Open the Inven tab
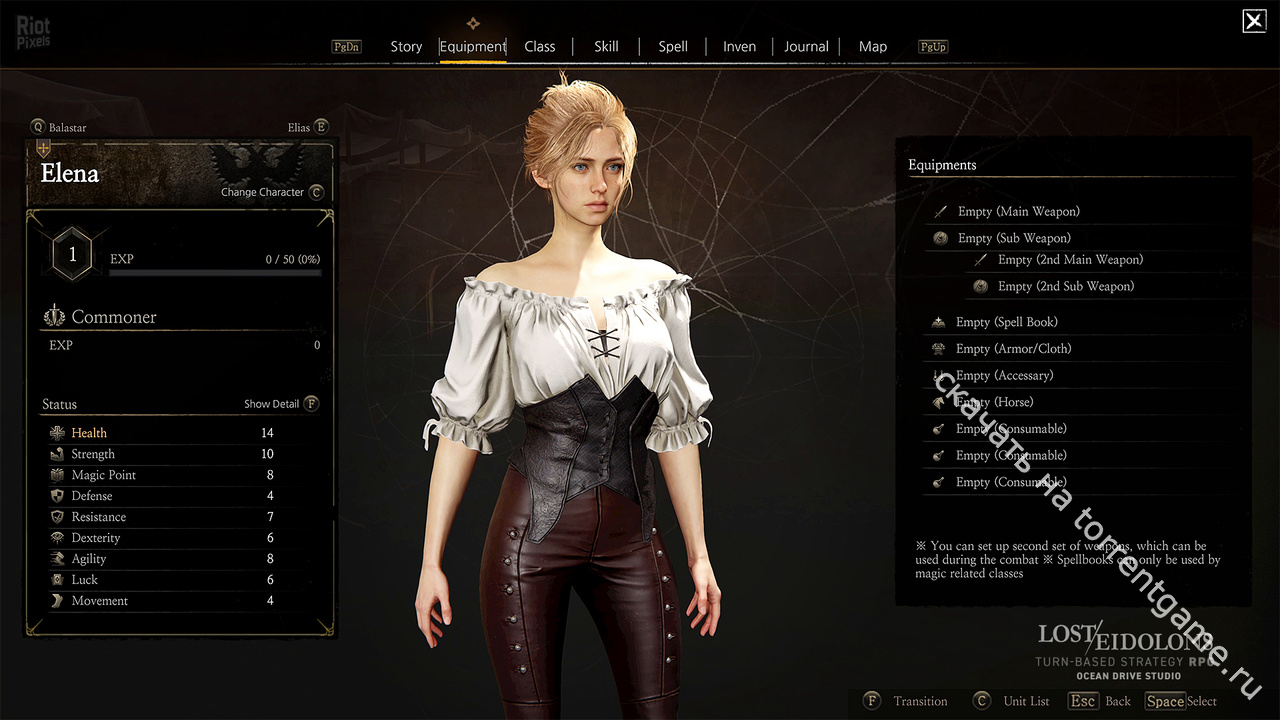 click(740, 46)
